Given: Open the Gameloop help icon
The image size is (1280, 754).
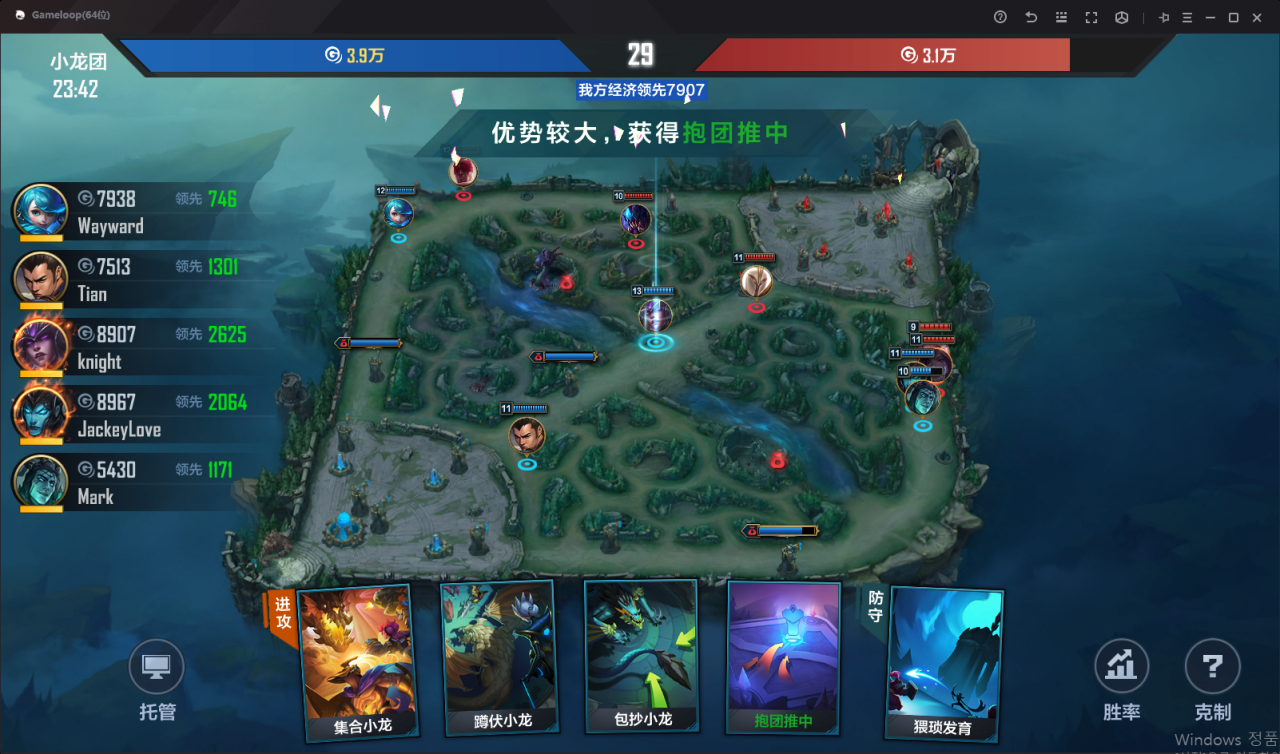Looking at the screenshot, I should [998, 17].
